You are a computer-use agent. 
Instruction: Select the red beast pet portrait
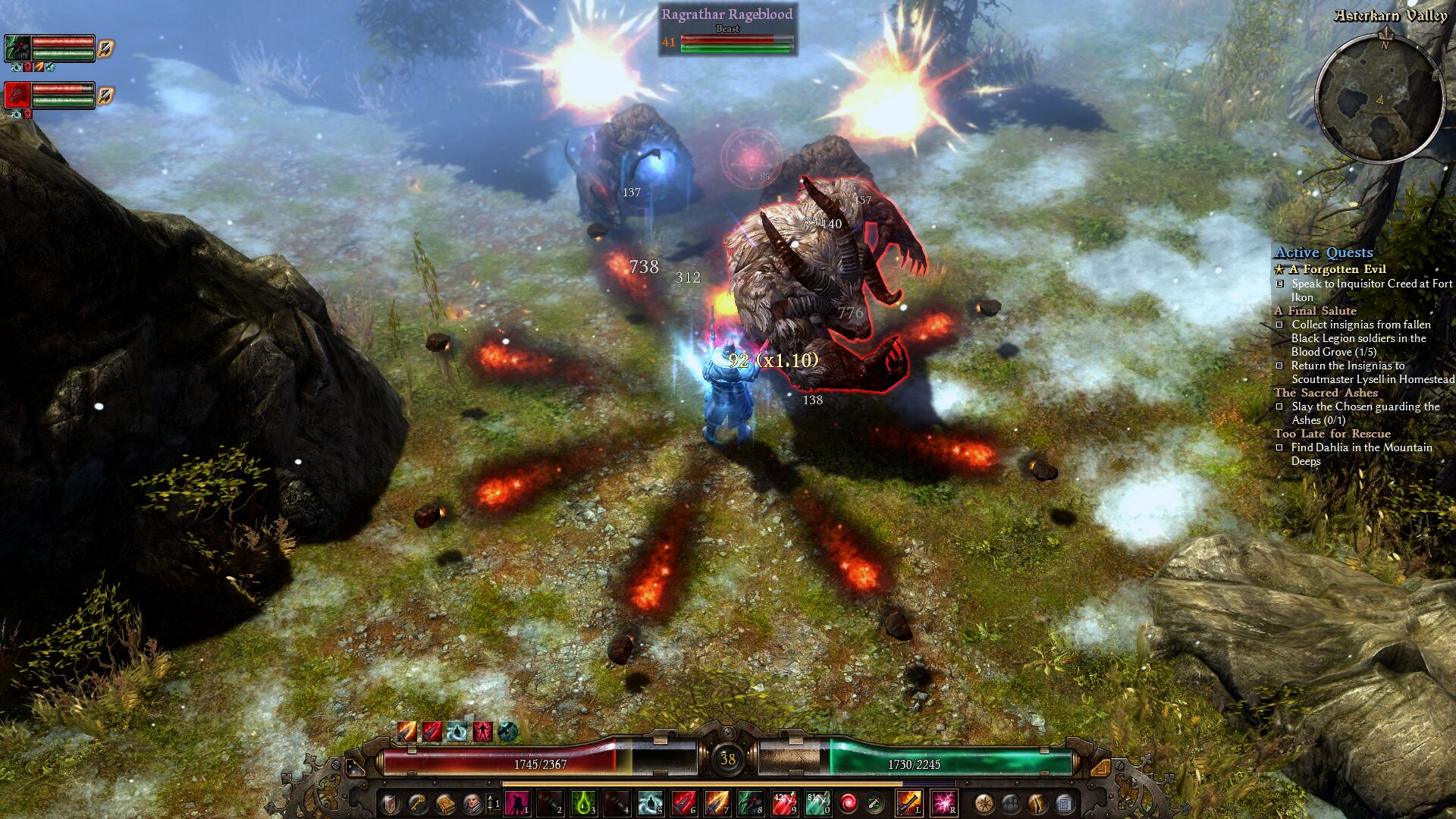(x=17, y=96)
